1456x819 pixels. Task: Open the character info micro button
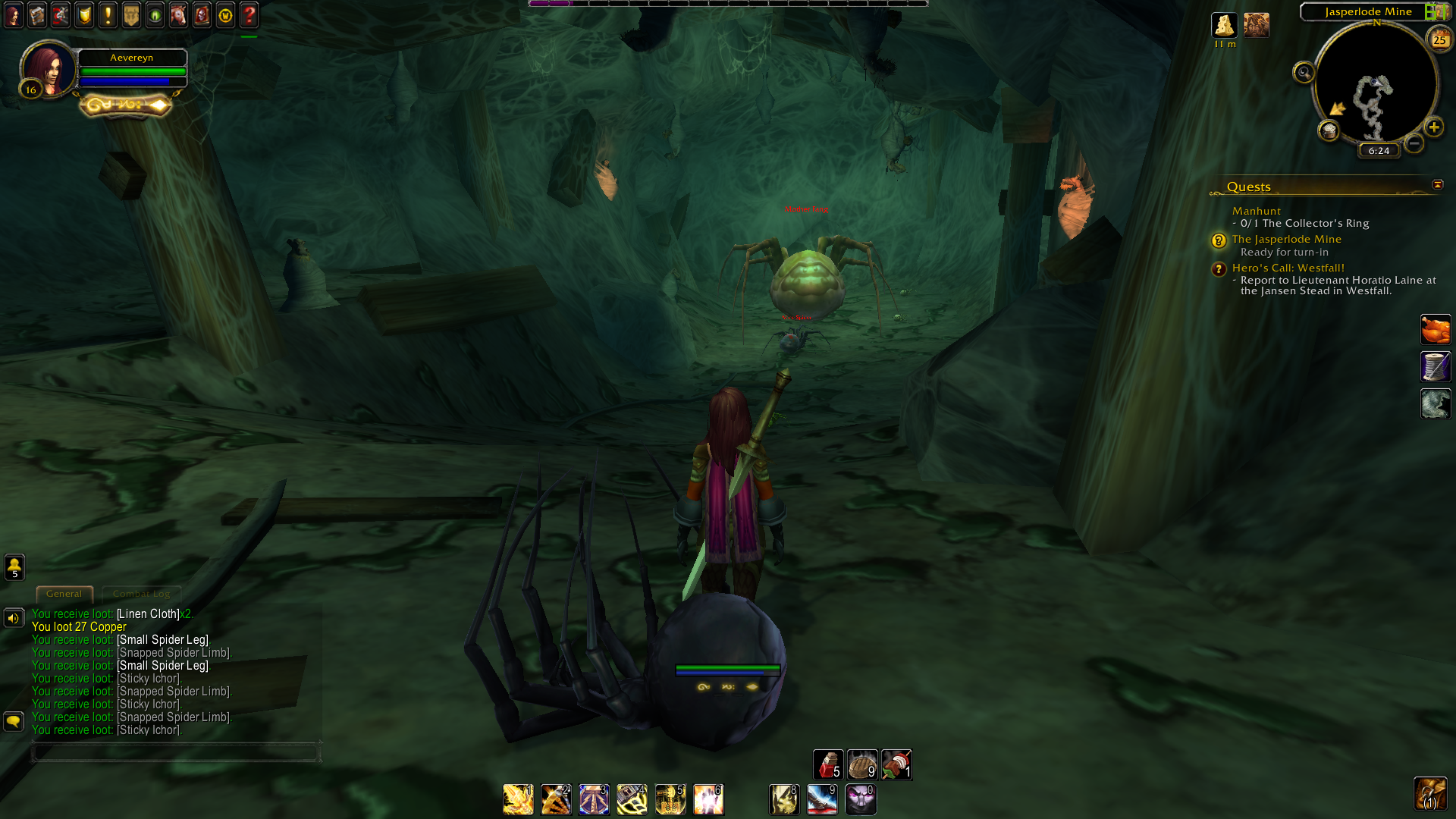(x=14, y=14)
